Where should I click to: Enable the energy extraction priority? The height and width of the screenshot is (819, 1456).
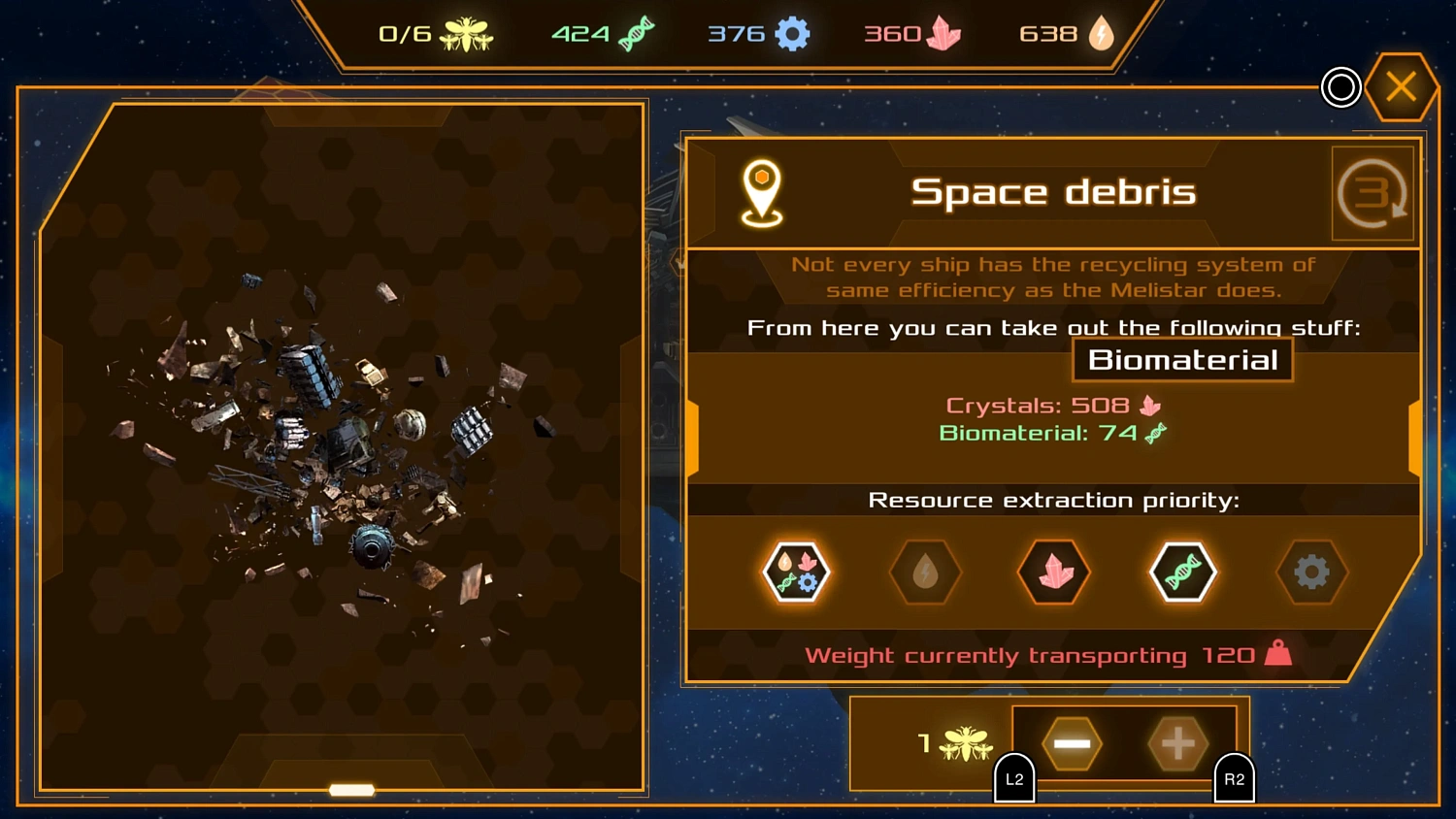(x=924, y=573)
